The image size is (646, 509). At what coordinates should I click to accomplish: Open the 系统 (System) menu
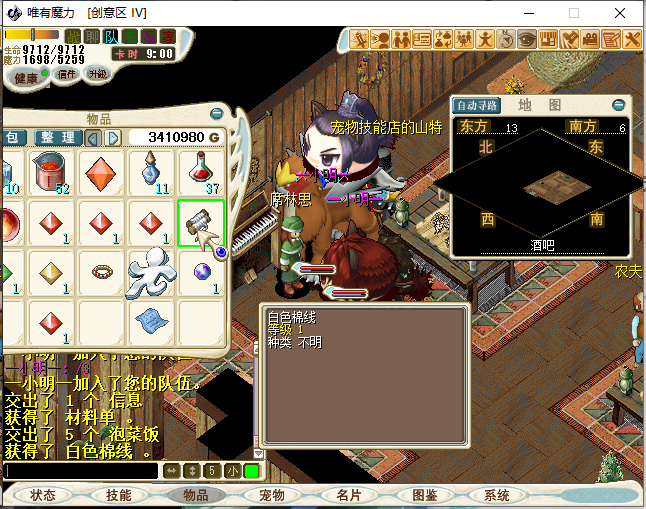[497, 495]
